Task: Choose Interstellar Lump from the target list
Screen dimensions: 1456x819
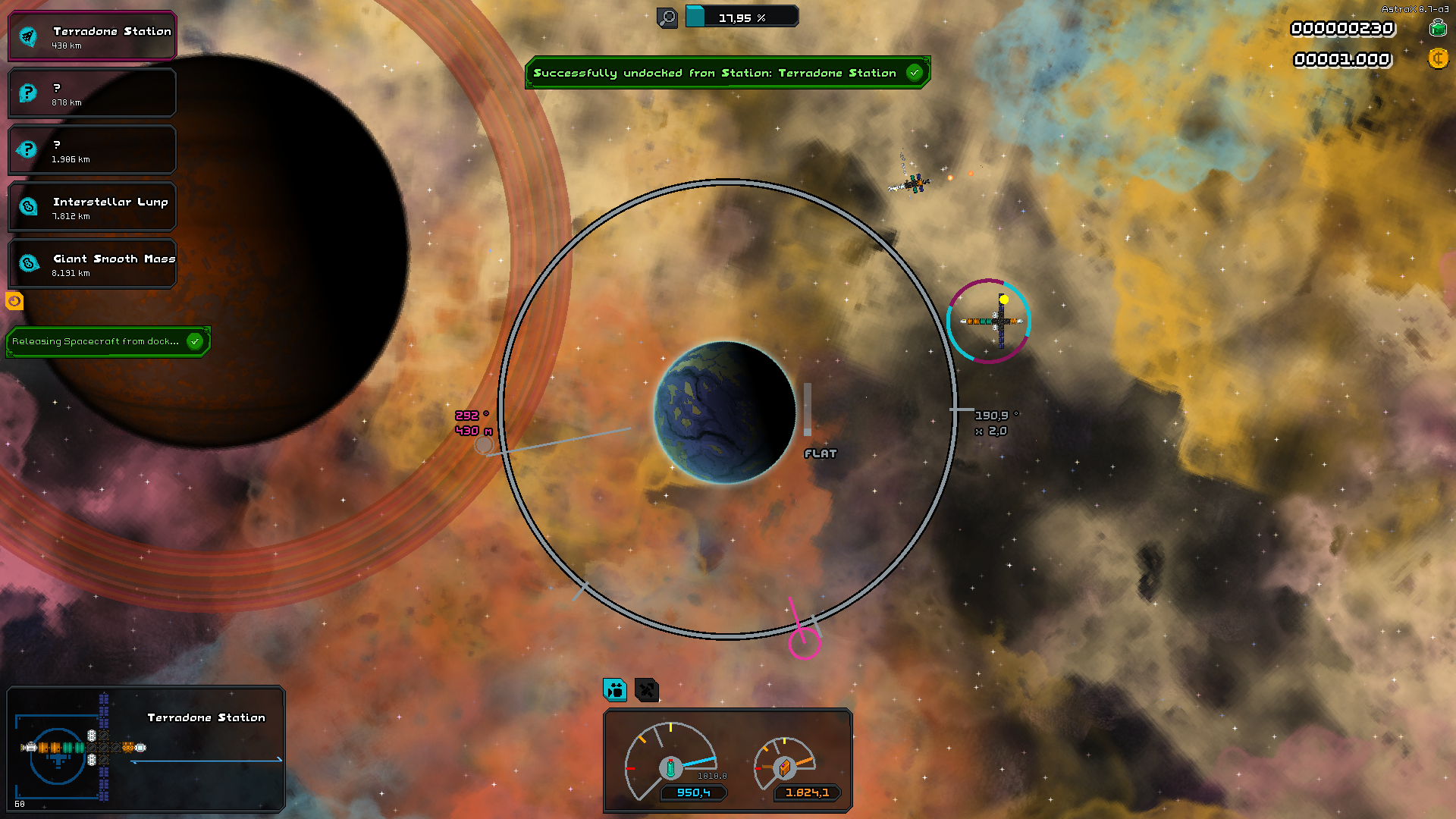Action: click(92, 207)
